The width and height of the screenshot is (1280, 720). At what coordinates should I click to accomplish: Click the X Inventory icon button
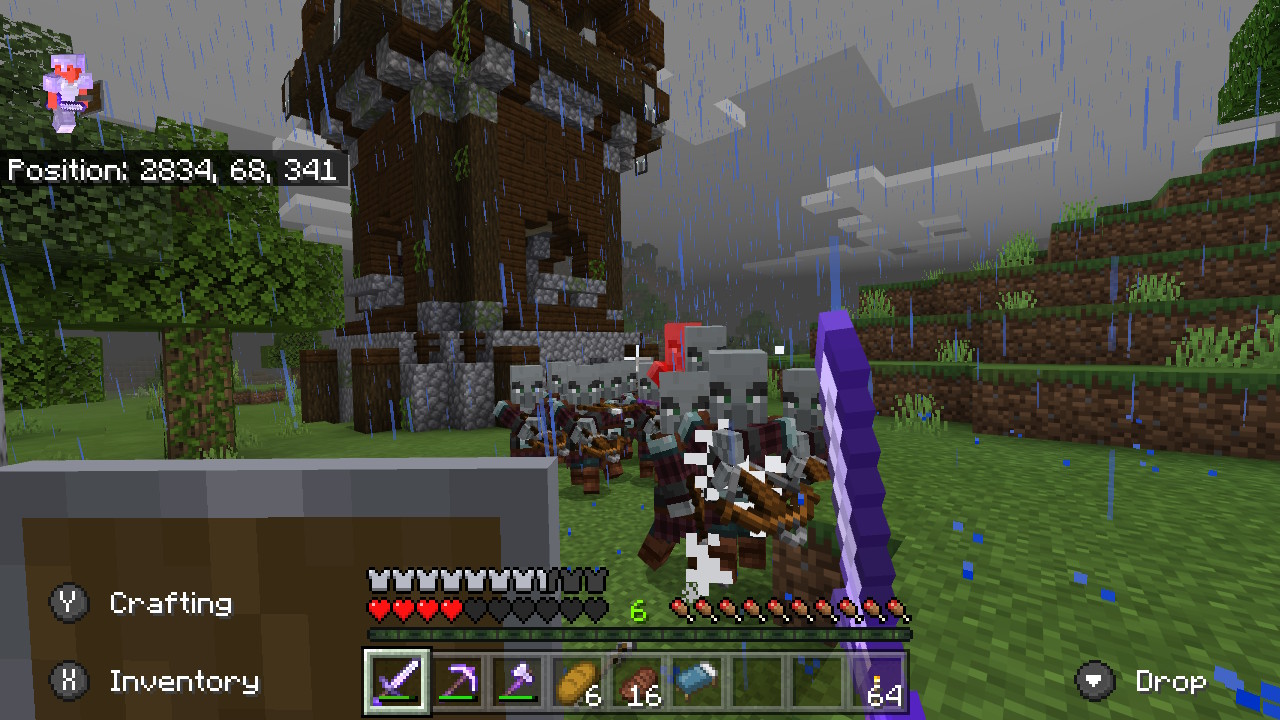click(x=67, y=681)
